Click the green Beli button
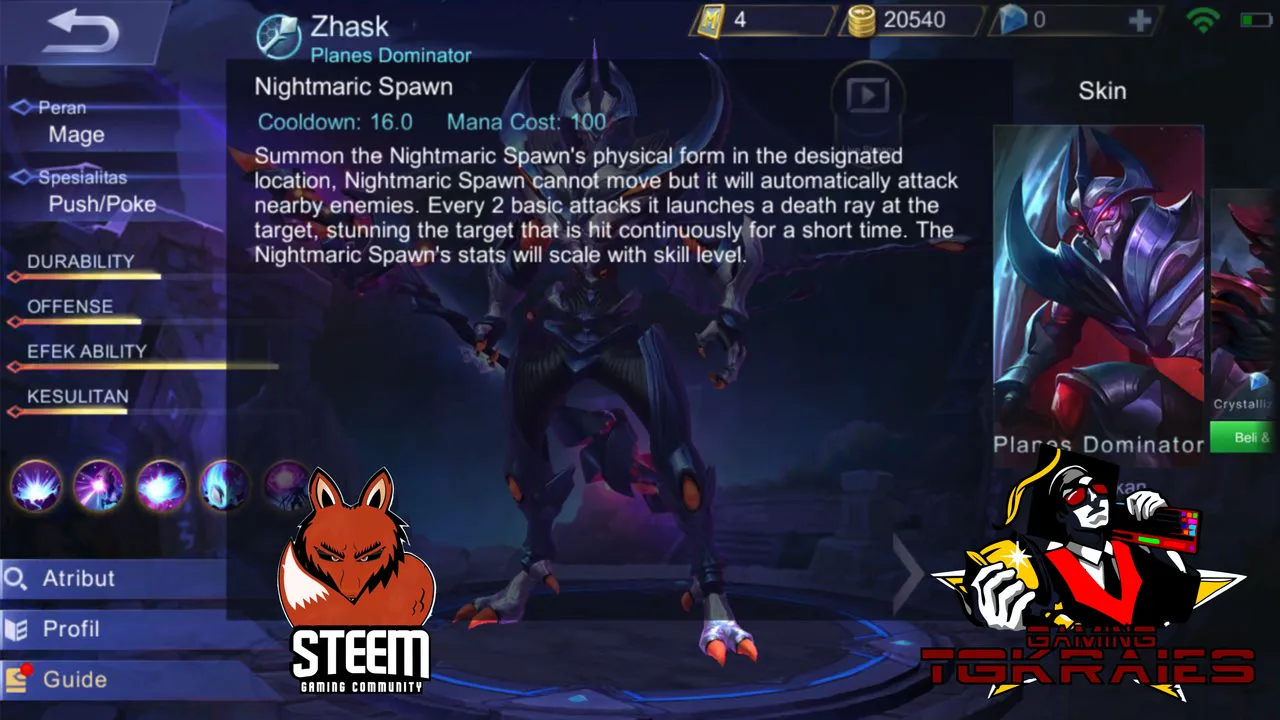1280x720 pixels. 1245,437
